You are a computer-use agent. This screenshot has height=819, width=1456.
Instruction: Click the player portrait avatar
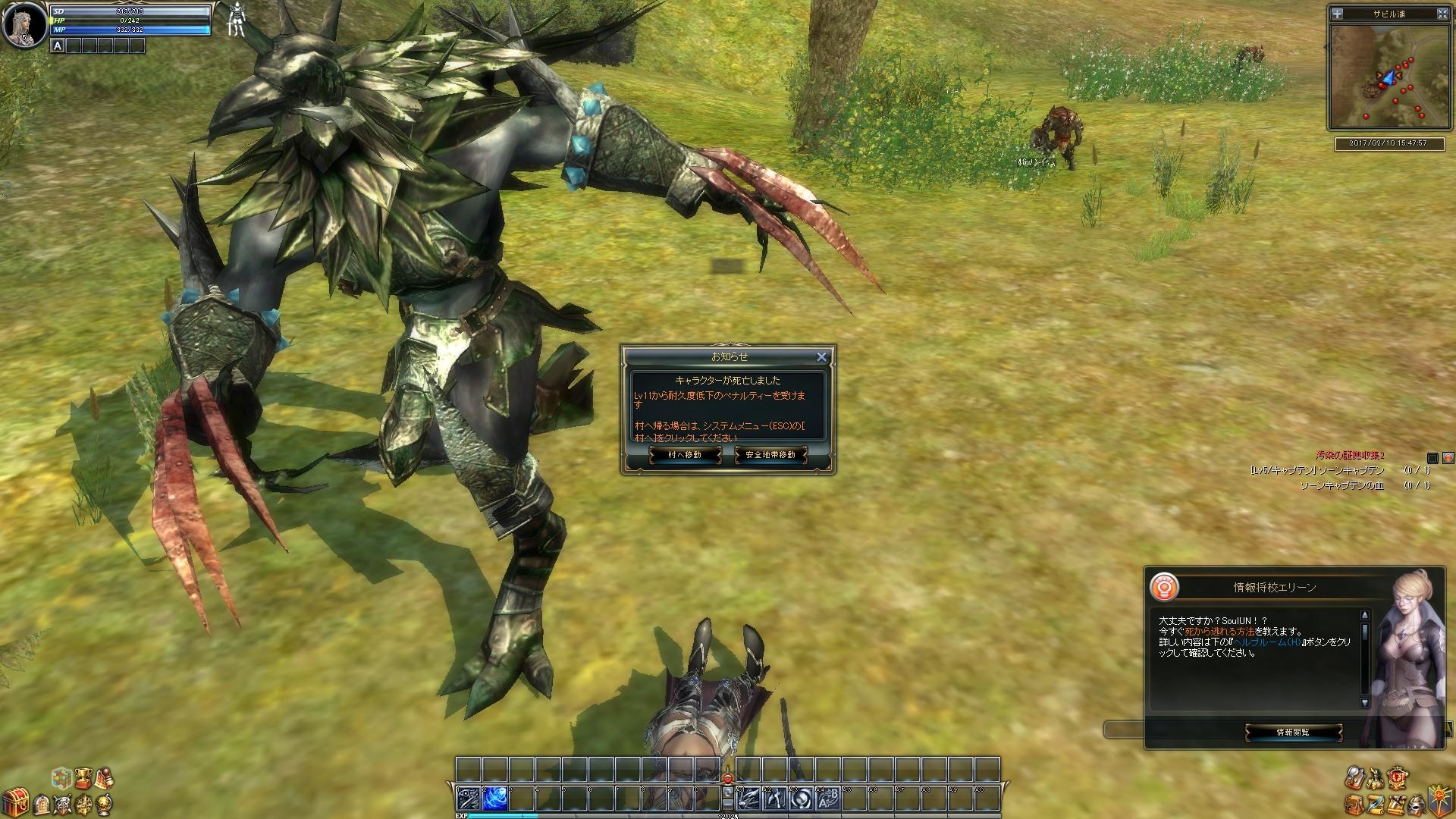point(23,24)
